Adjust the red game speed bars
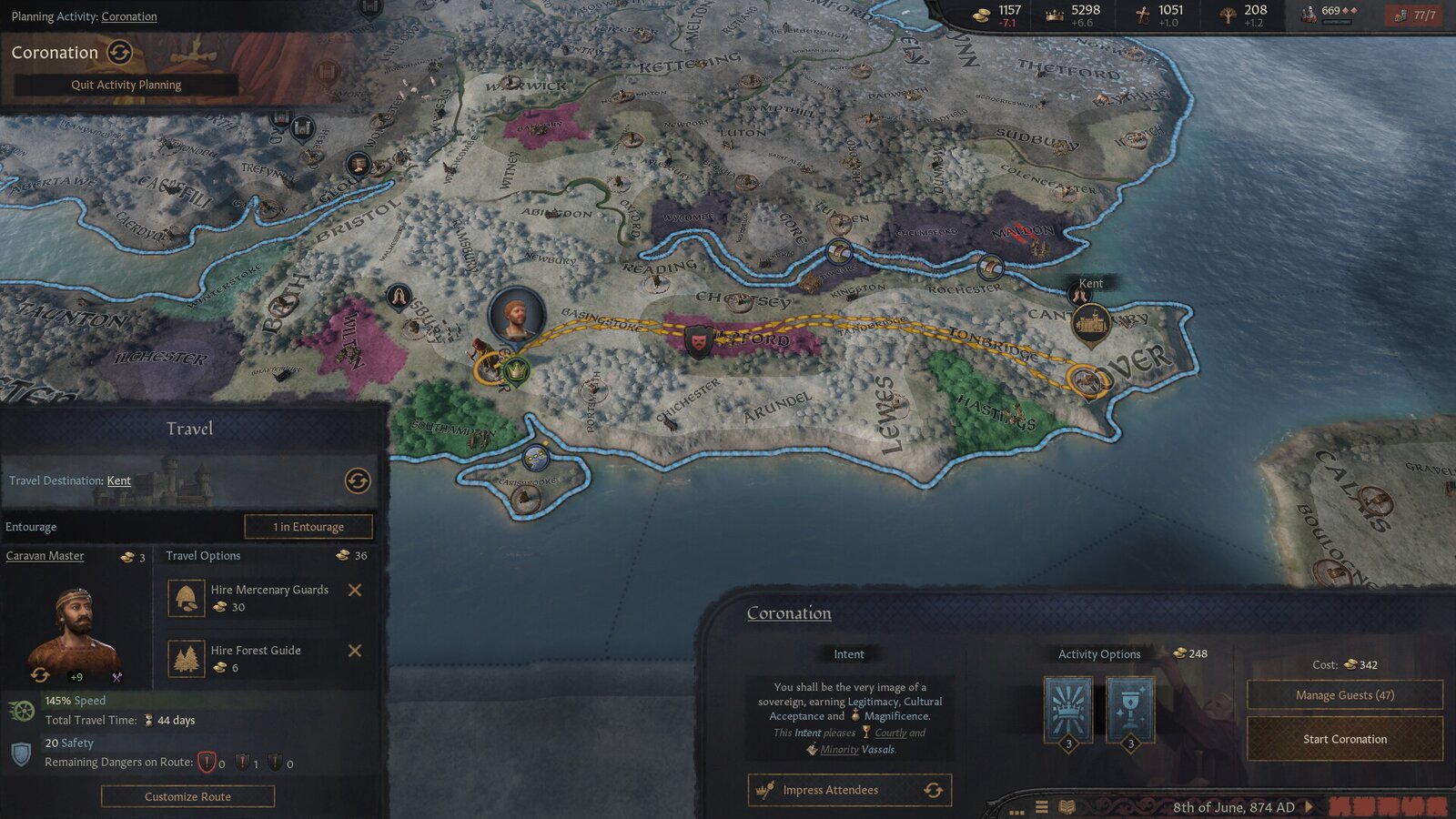 [1383, 808]
